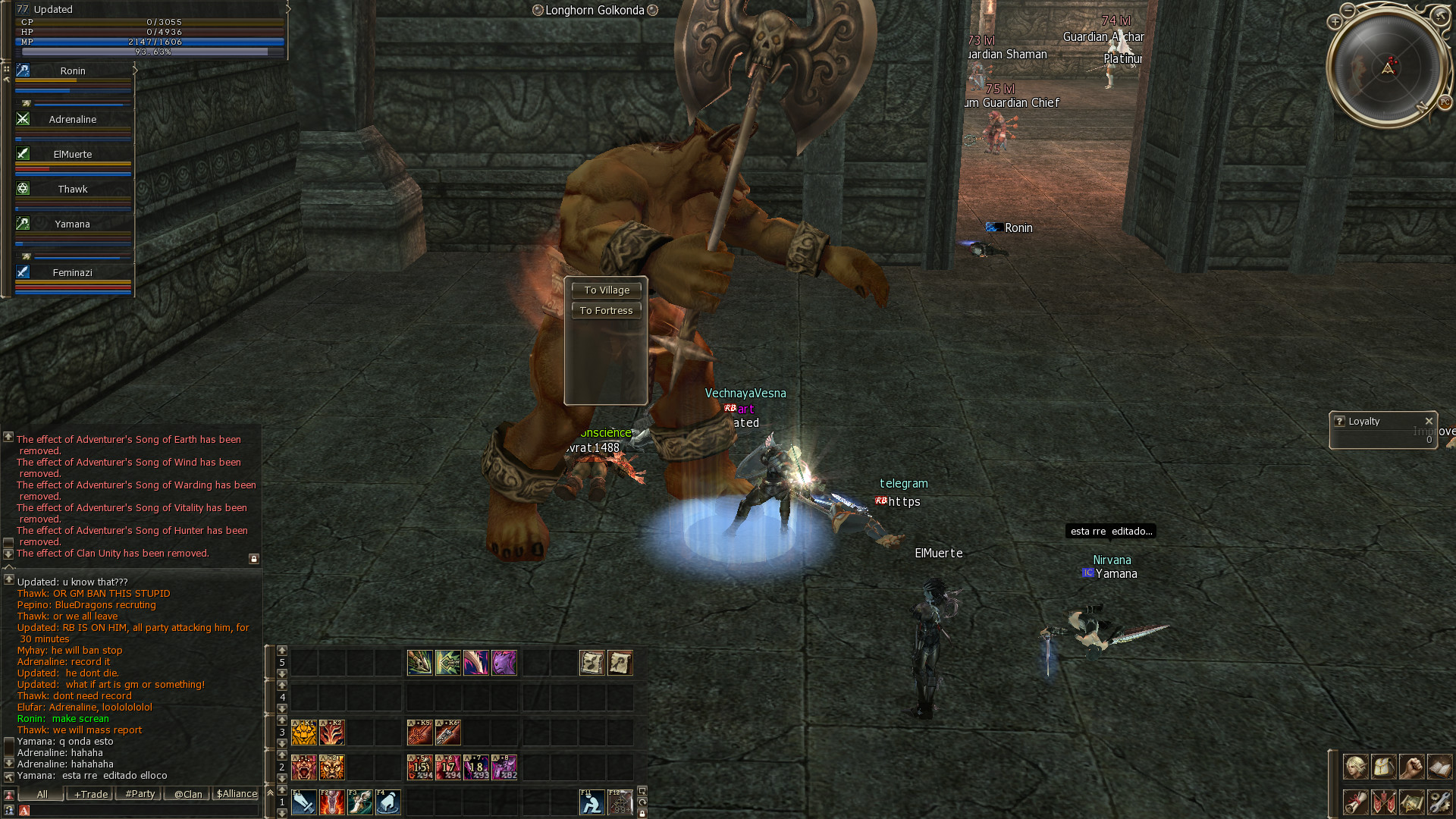
Task: Click the circular minimap radar
Action: [1387, 67]
